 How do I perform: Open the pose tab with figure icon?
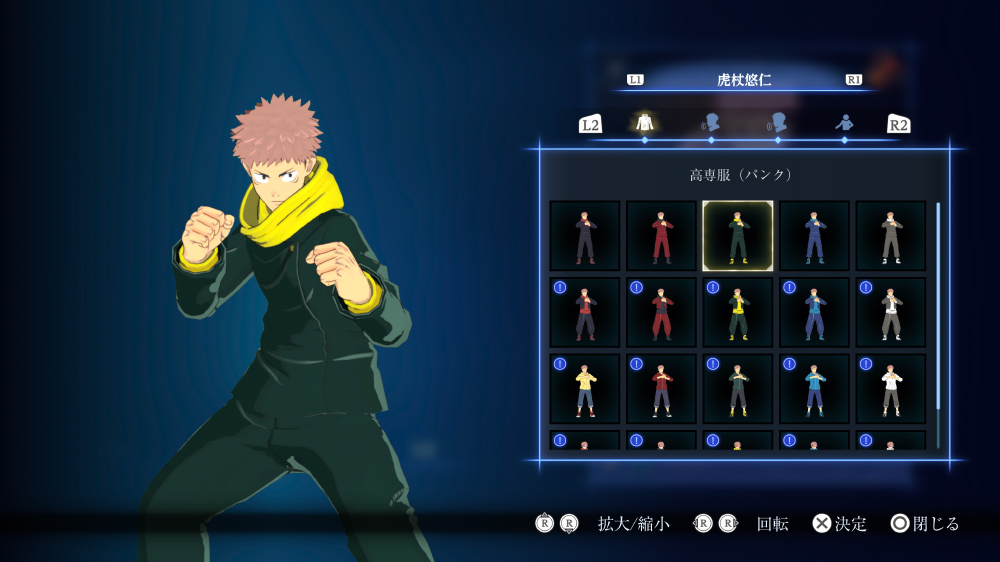(x=844, y=123)
